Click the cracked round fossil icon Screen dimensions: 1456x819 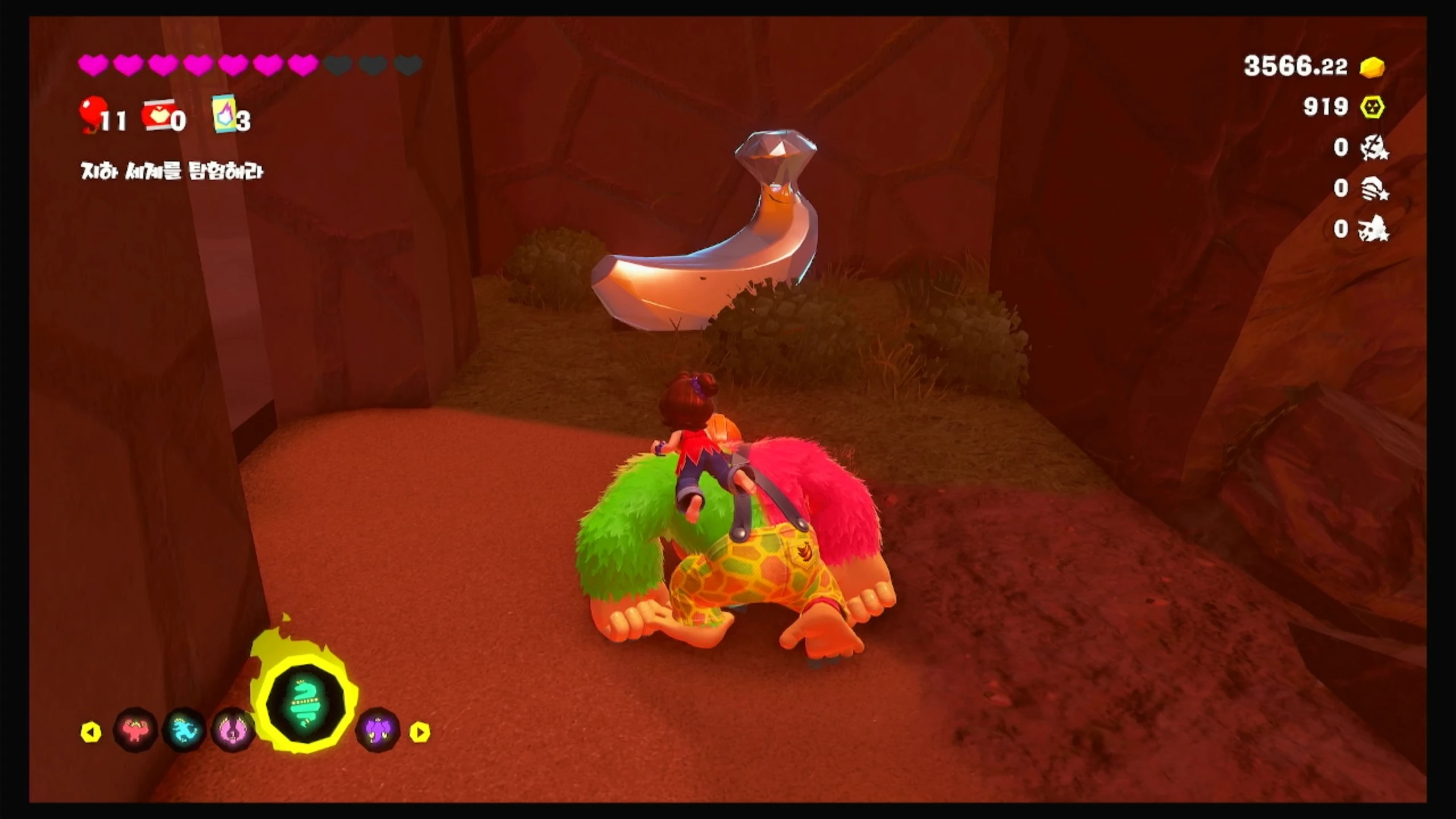[x=1374, y=148]
